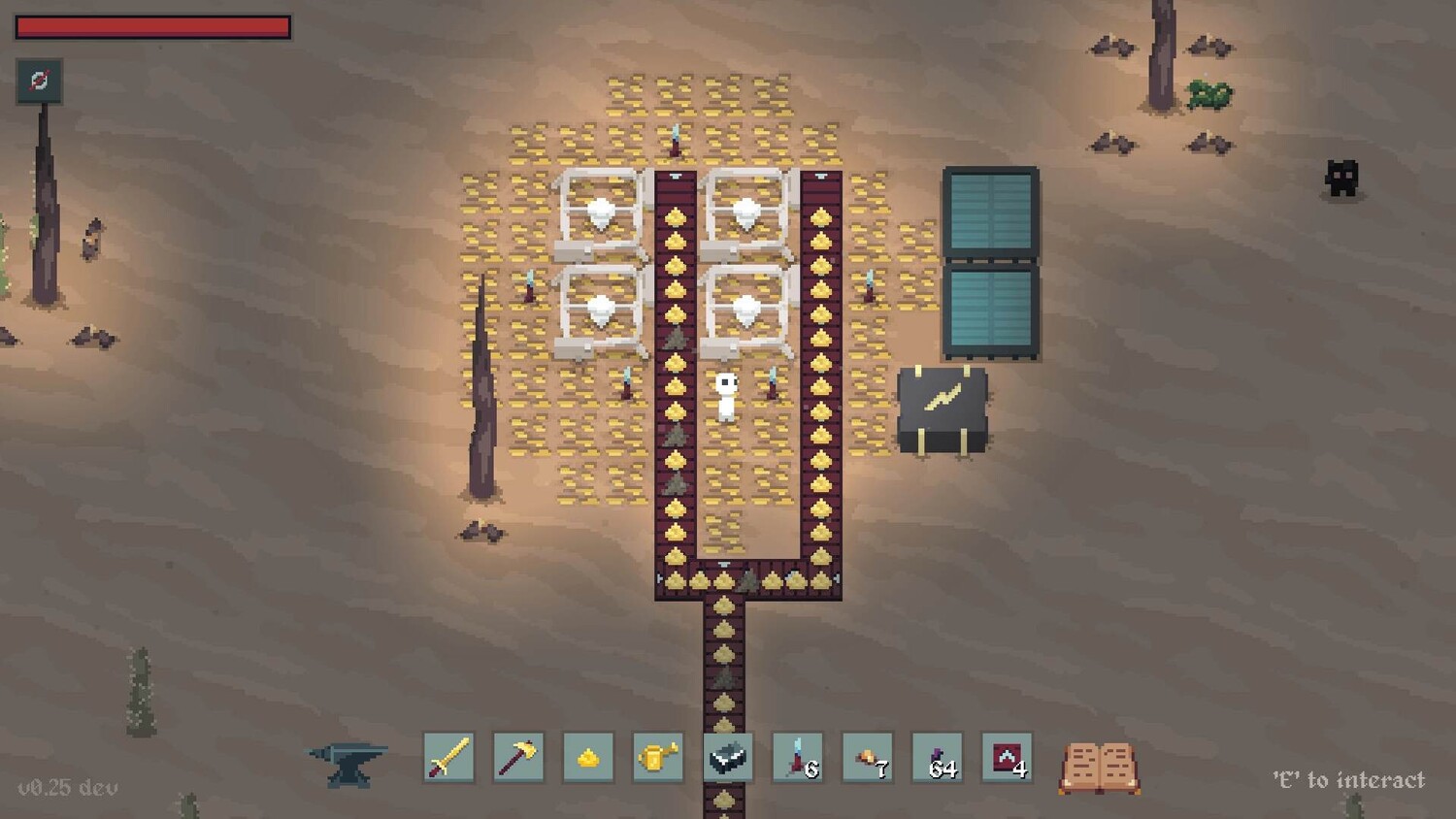This screenshot has width=1456, height=819.
Task: Select the conveyor belt stack of 4
Action: (1008, 758)
